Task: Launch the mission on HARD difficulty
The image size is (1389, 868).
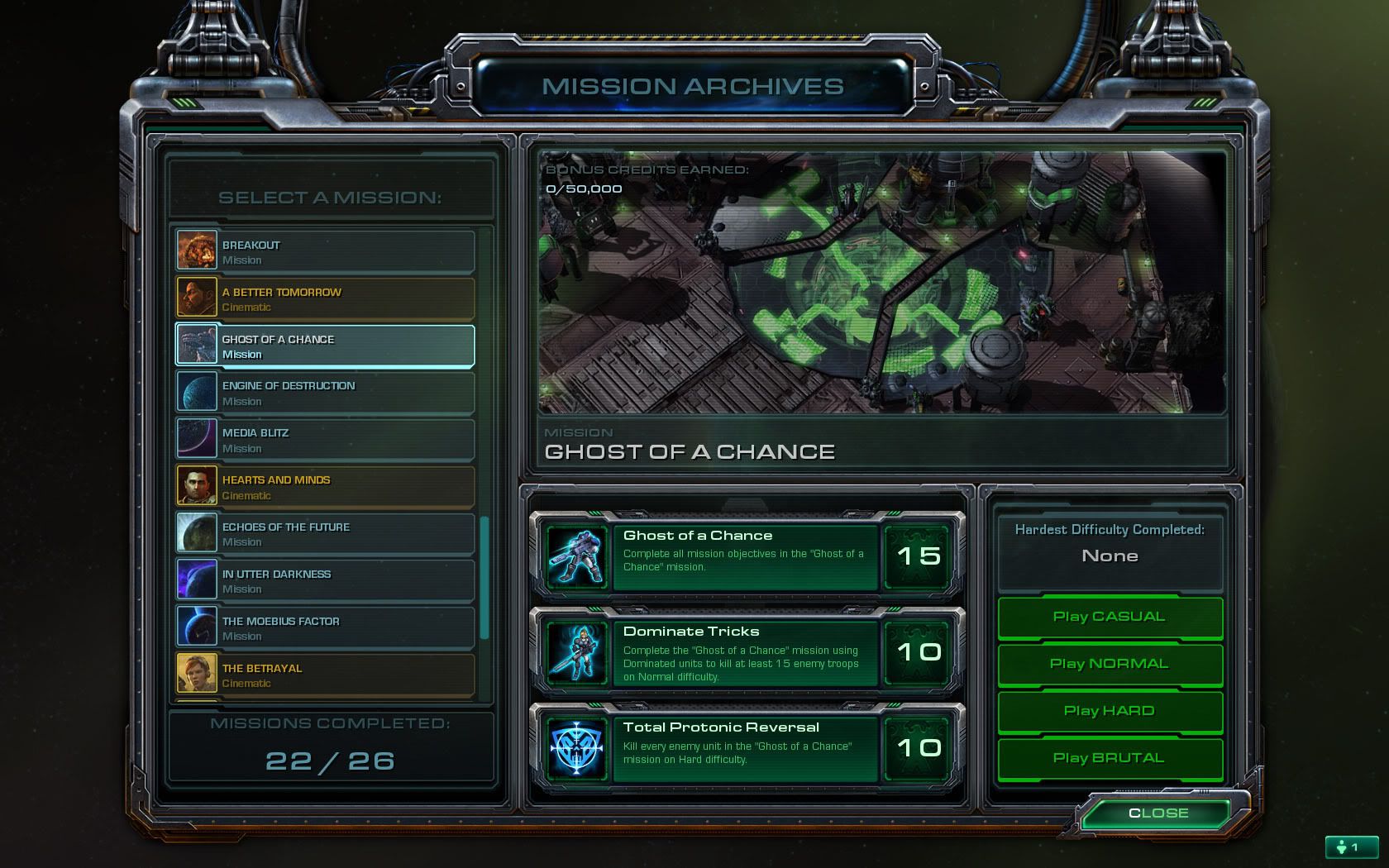Action: [x=1110, y=711]
